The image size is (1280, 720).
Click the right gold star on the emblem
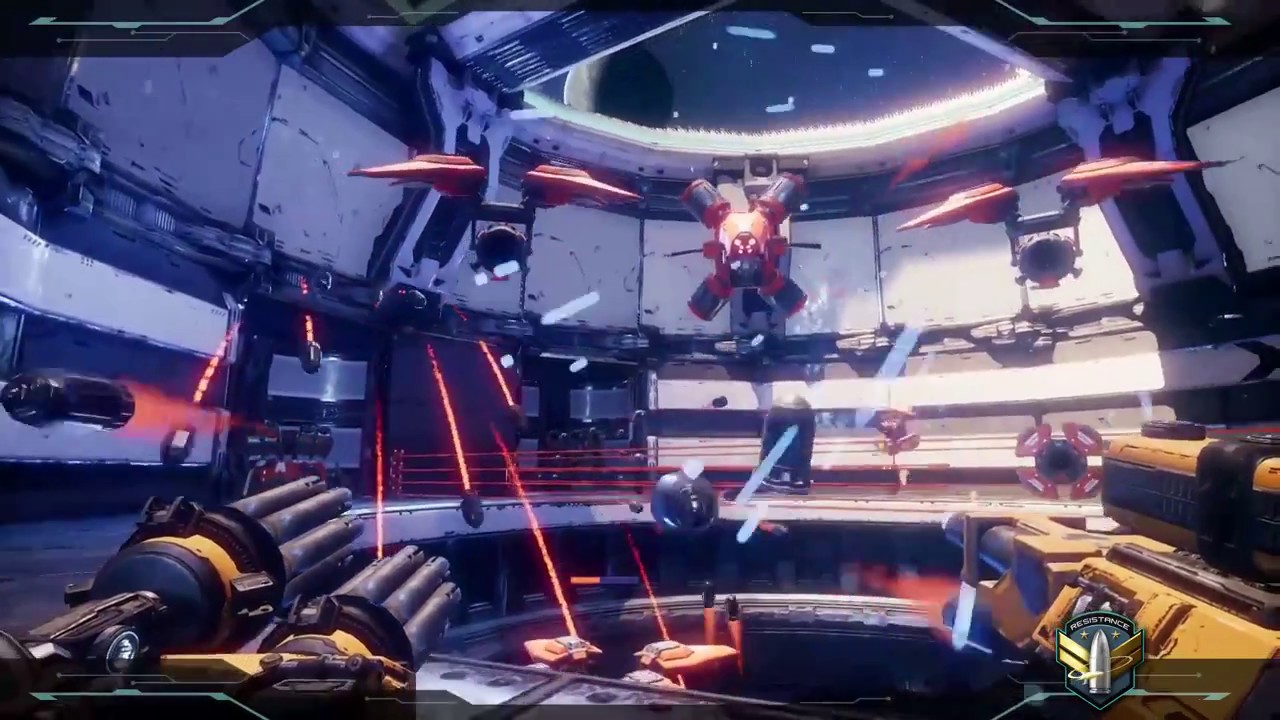coord(1116,633)
